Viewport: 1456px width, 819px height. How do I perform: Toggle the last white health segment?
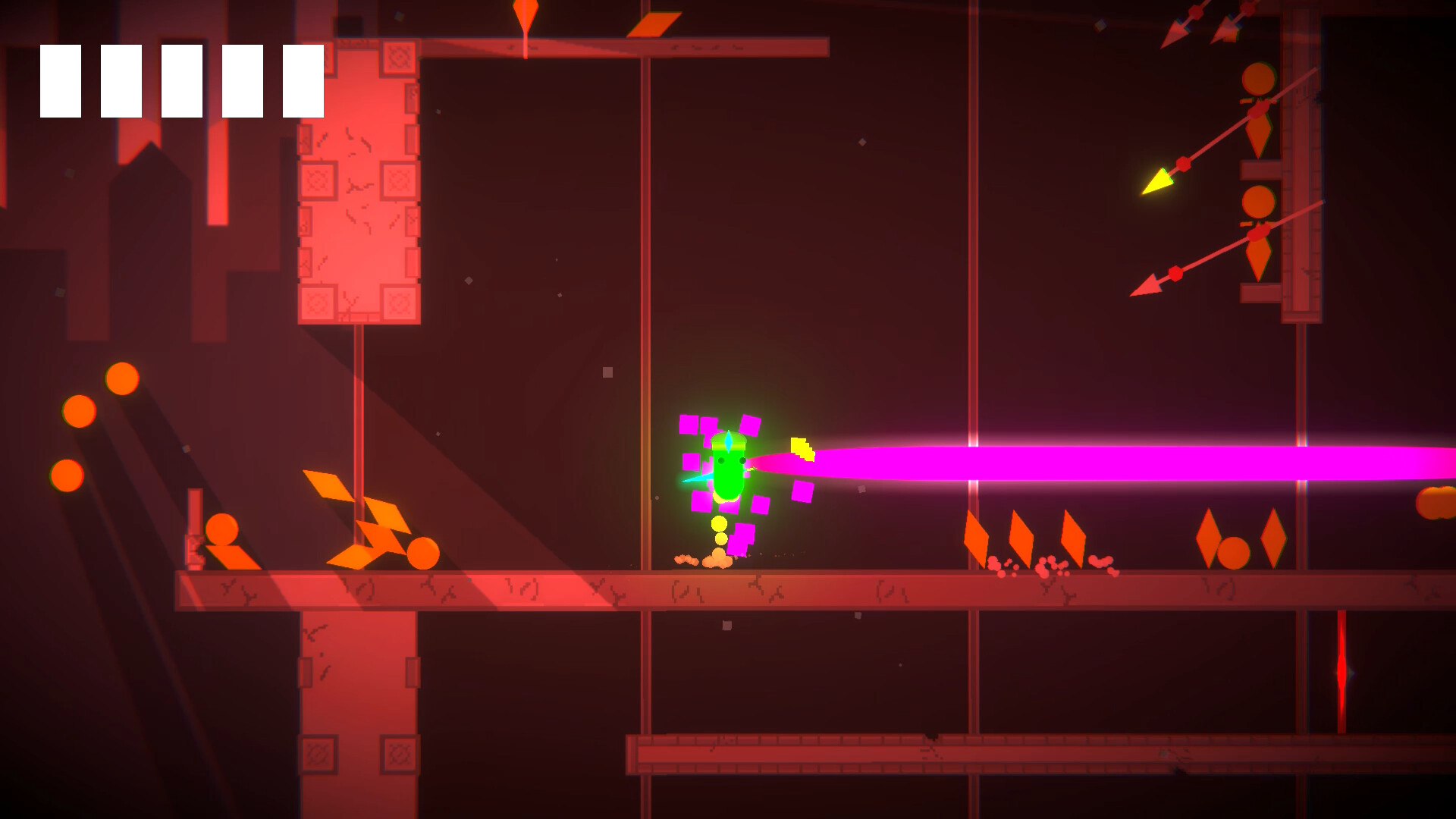[303, 80]
